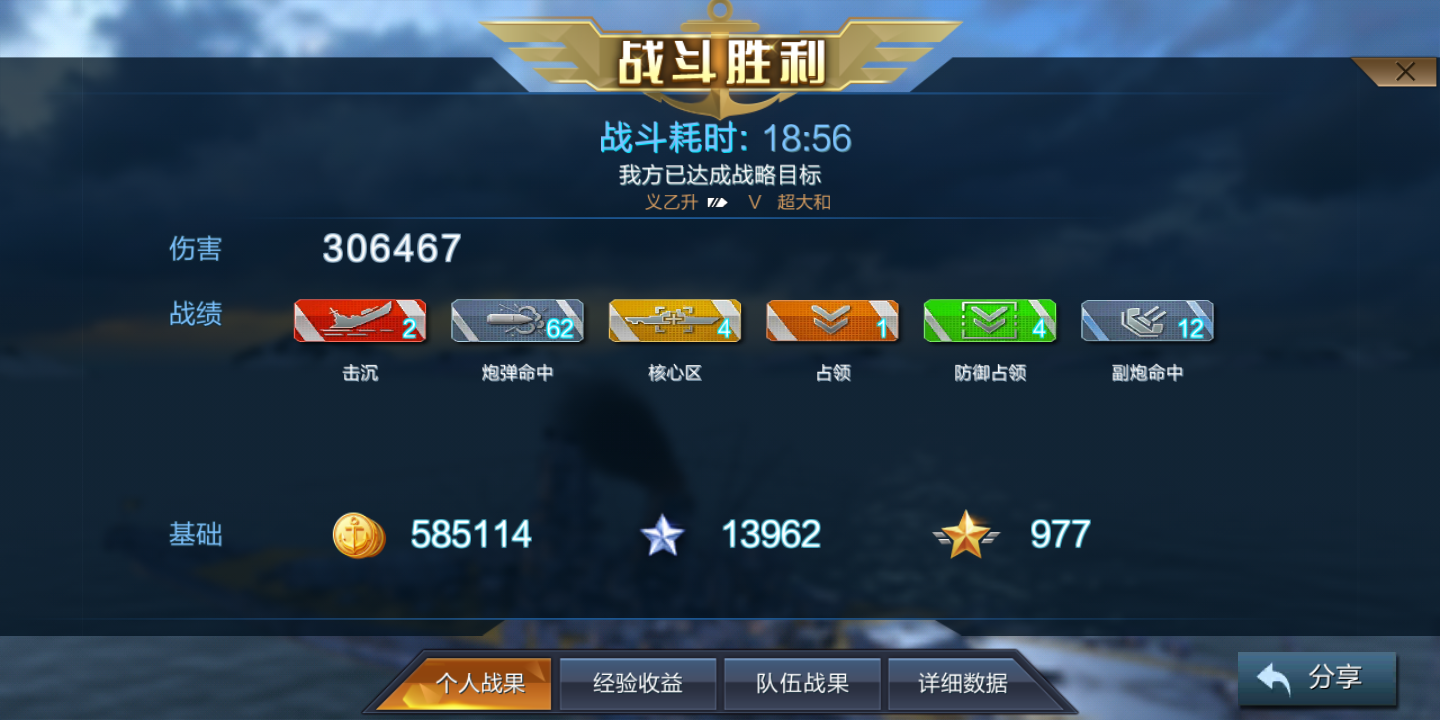Select the orange 占领 capture badge
1440x720 pixels.
(x=831, y=320)
